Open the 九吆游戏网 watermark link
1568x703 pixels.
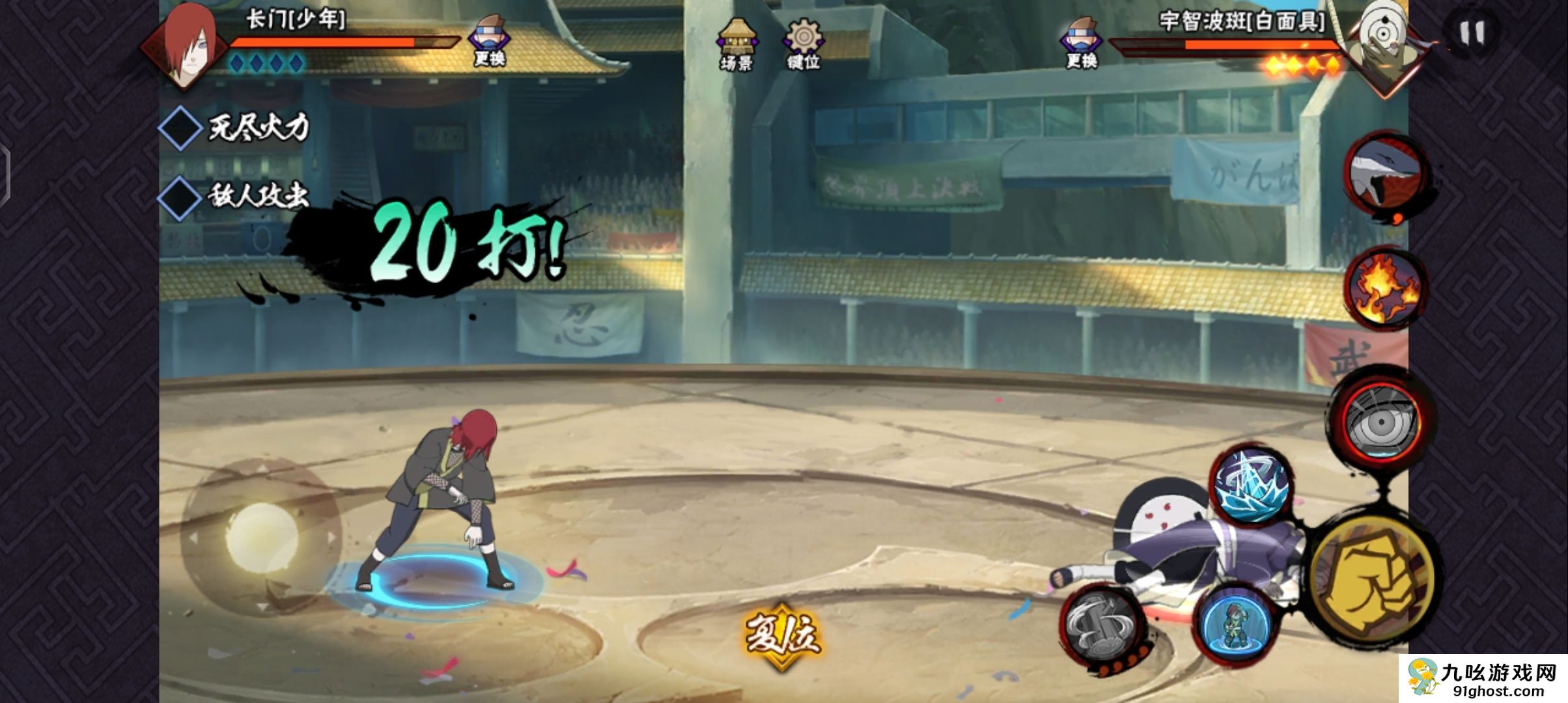pos(1483,679)
